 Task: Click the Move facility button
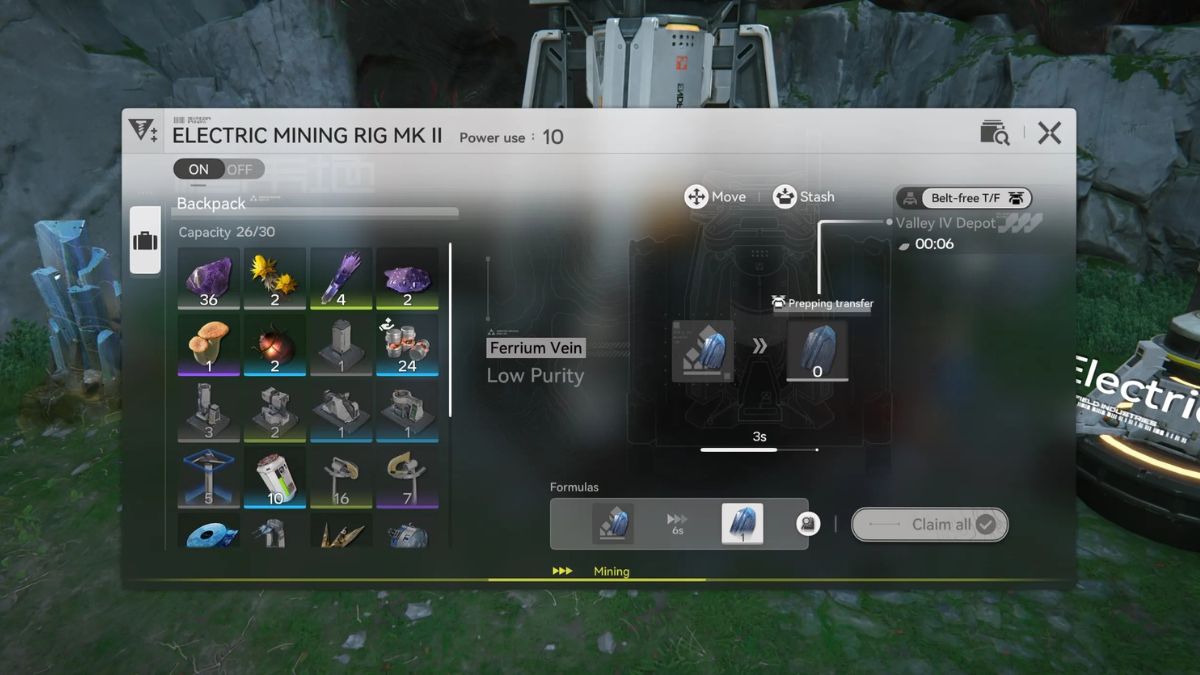pyautogui.click(x=715, y=197)
